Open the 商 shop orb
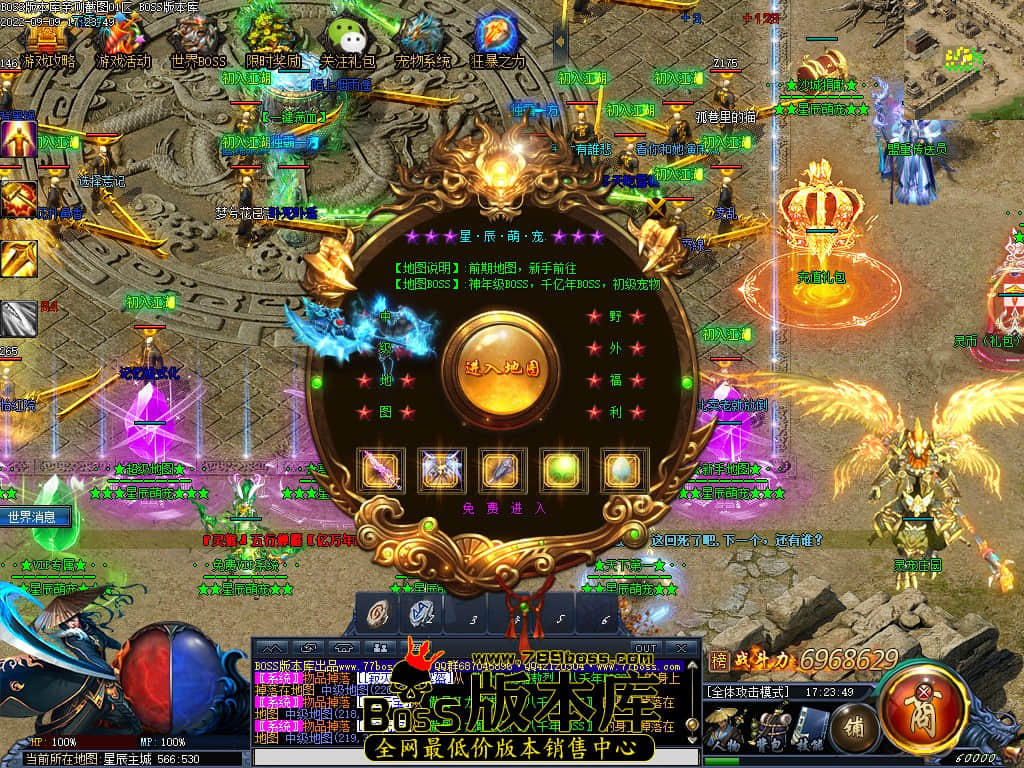Screen dimensions: 1024x768 tap(921, 709)
